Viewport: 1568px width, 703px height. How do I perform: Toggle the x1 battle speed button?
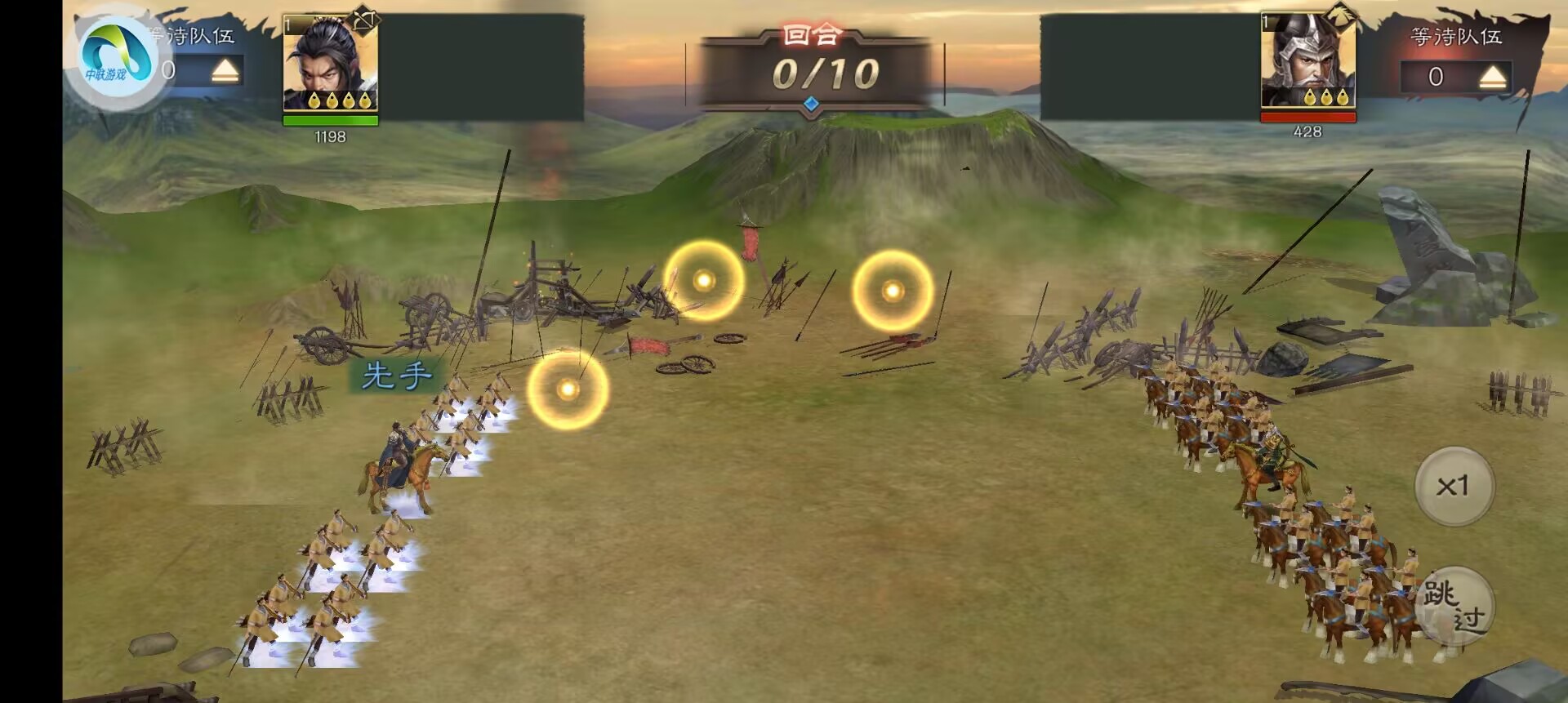[x=1454, y=486]
